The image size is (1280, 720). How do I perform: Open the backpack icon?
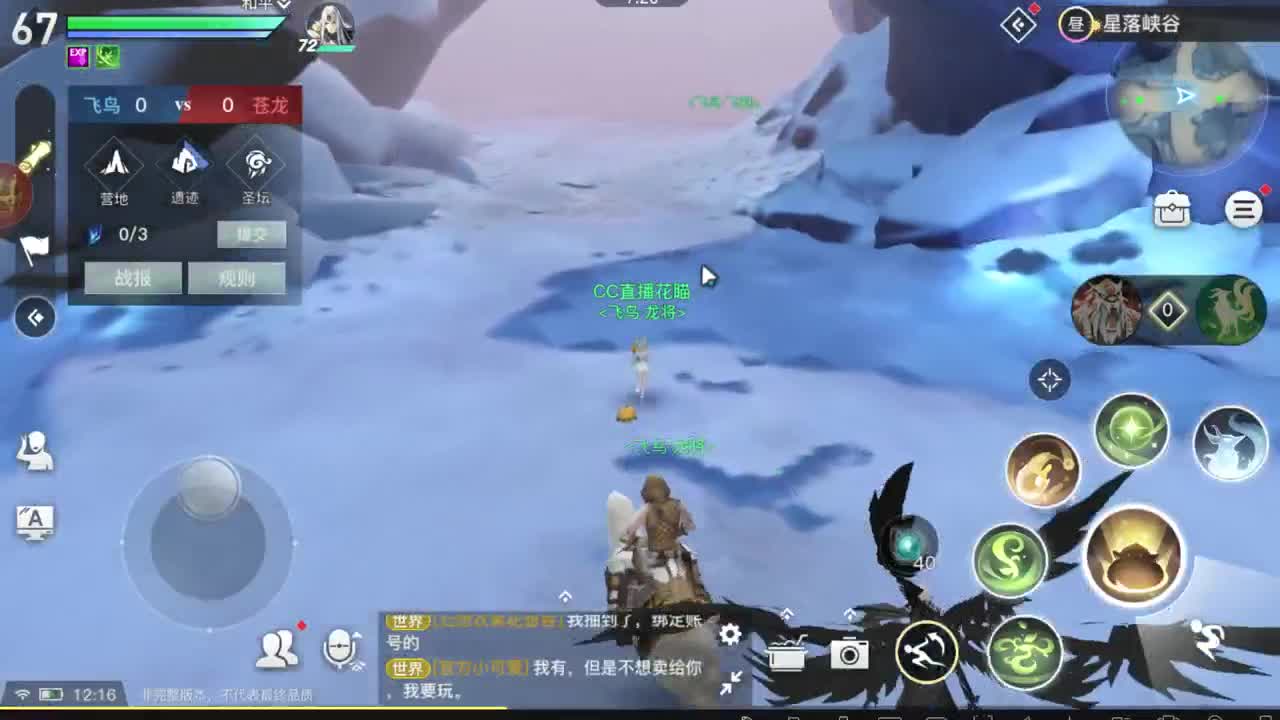[x=1172, y=208]
